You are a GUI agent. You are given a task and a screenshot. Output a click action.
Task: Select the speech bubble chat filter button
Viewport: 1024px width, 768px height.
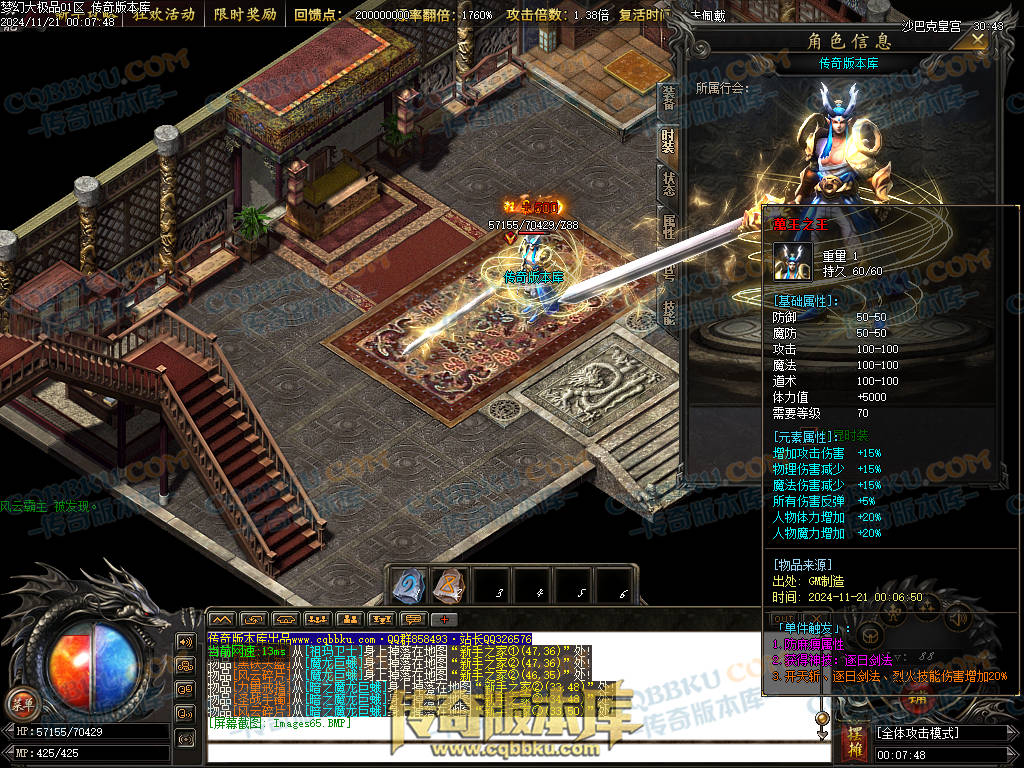412,620
